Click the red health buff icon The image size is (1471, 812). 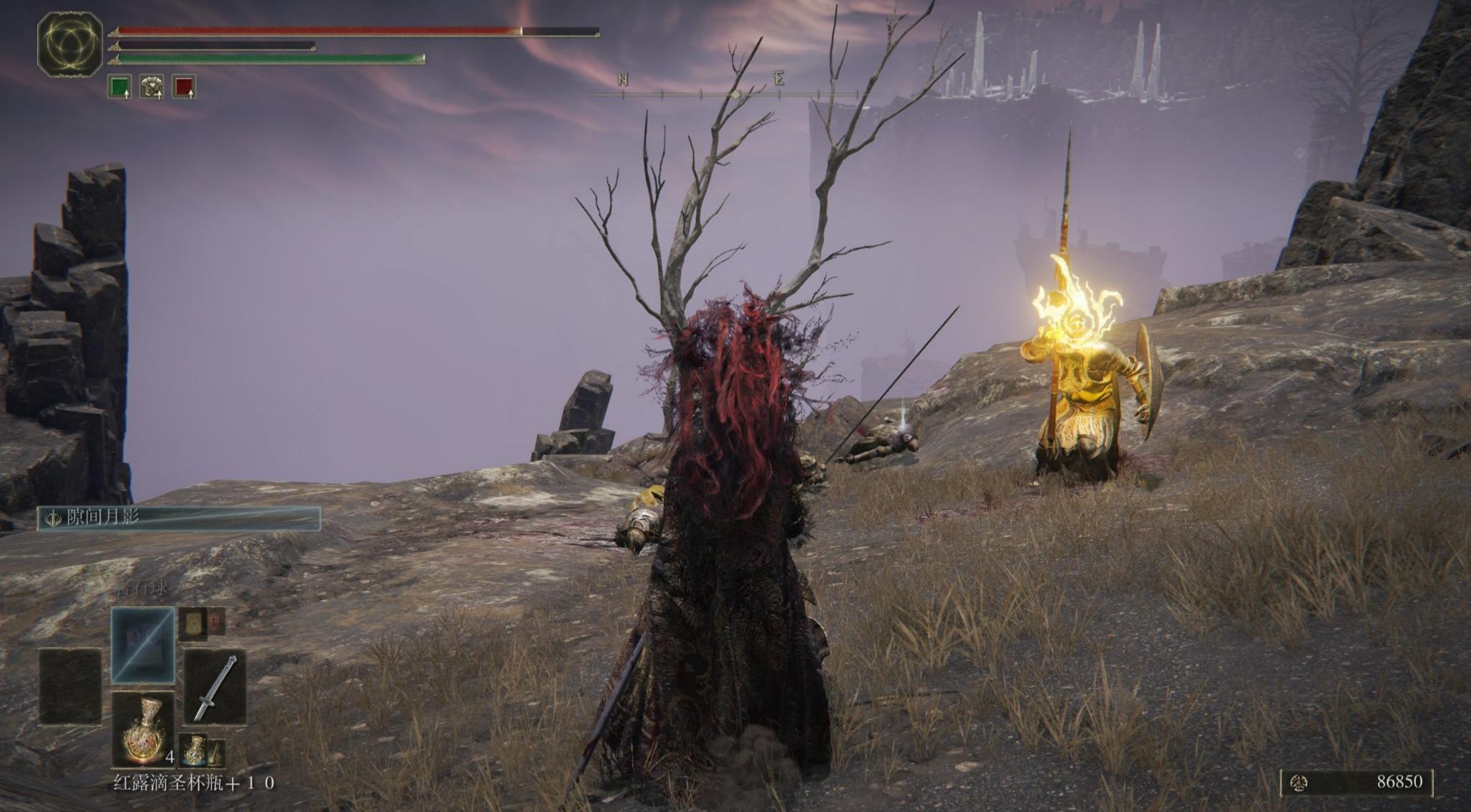pos(185,88)
